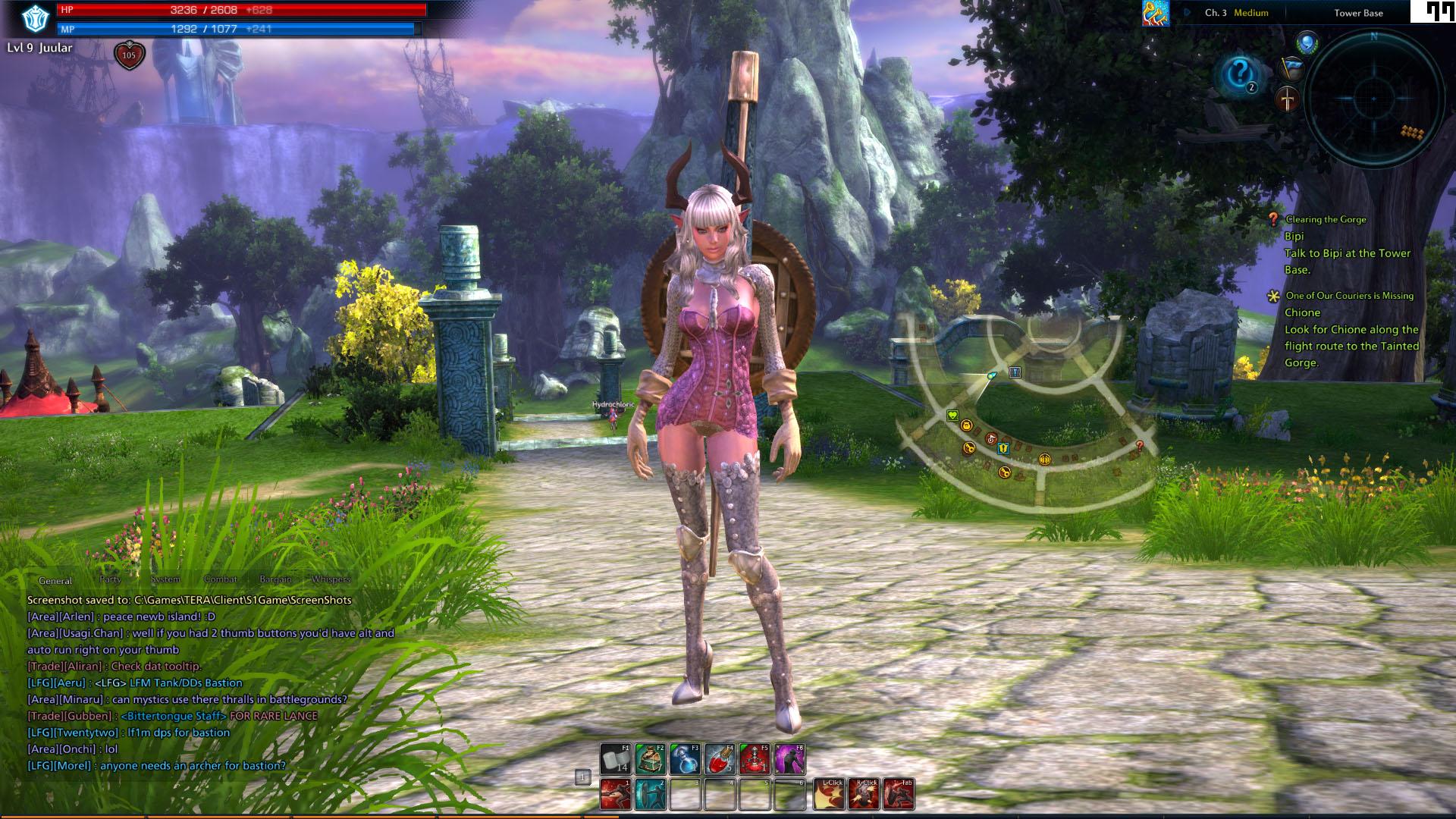Switch to the Party chat tab
Viewport: 1456px width, 819px height.
click(x=110, y=579)
